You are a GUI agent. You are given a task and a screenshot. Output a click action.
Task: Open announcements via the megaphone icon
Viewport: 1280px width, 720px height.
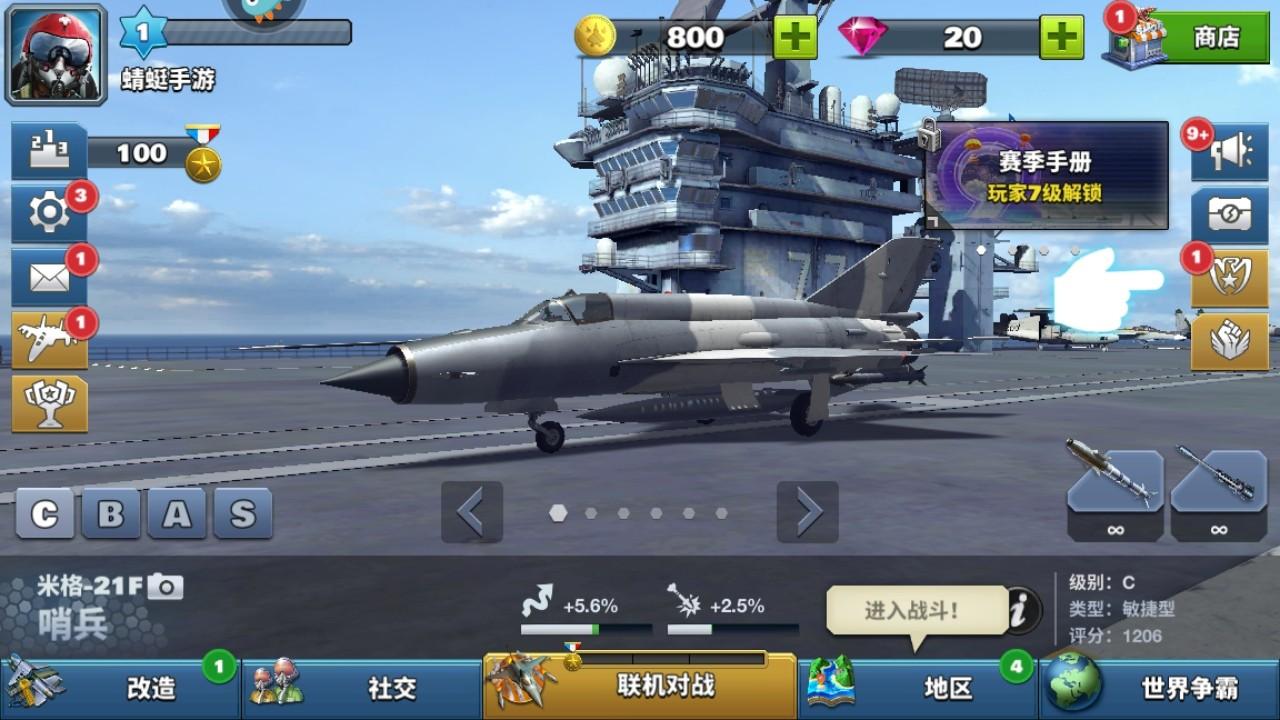coord(1230,152)
